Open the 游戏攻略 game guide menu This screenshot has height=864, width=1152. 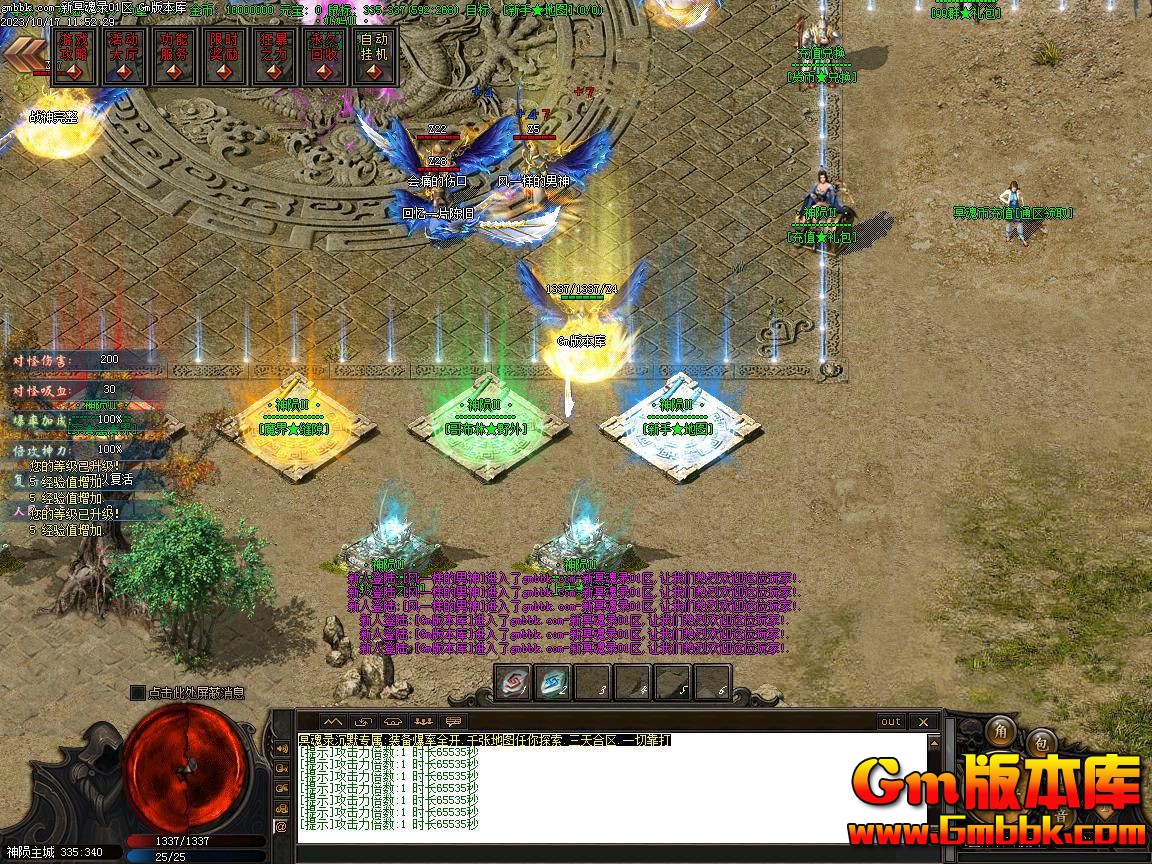(x=71, y=56)
